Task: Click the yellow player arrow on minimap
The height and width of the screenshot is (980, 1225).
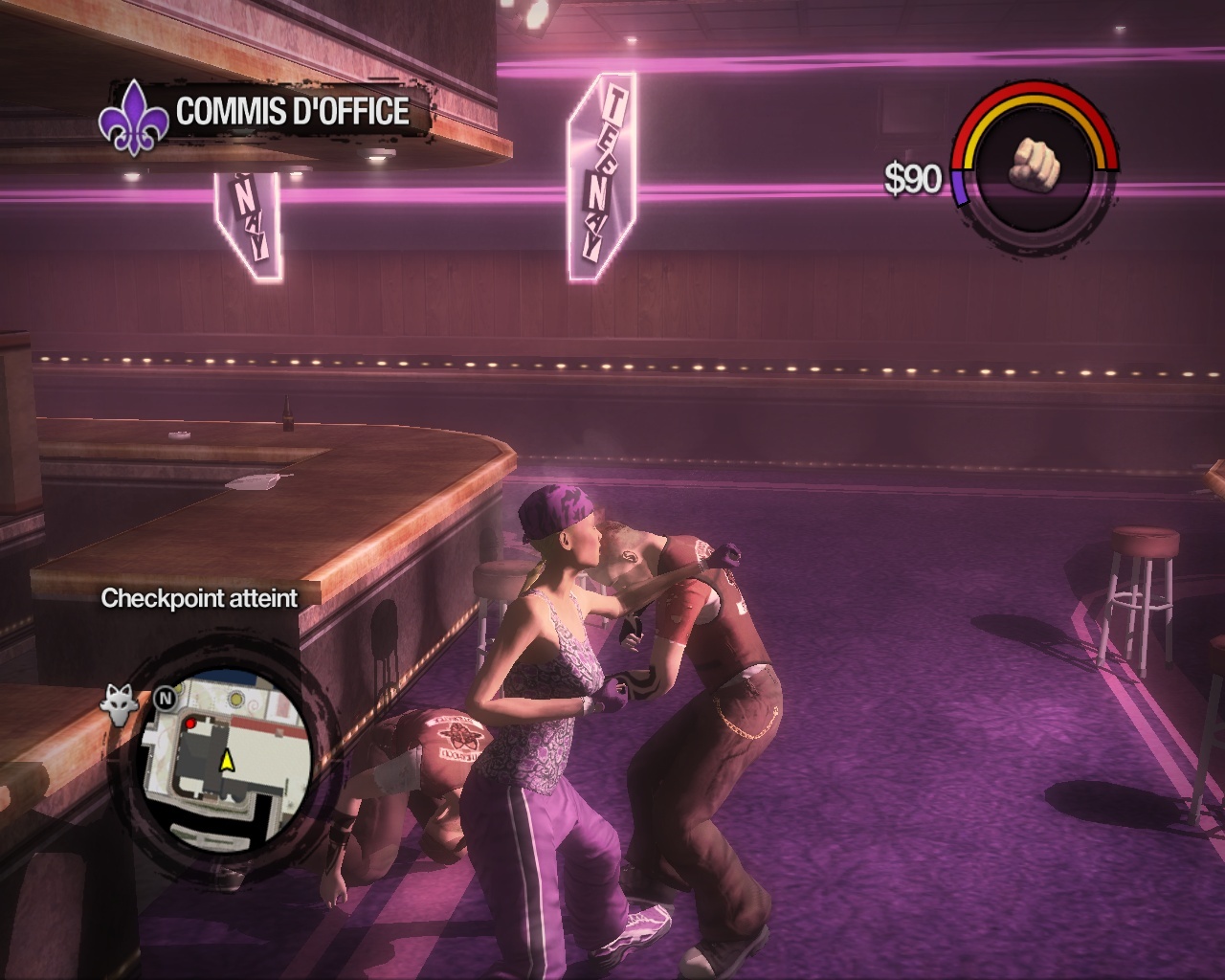Action: (x=228, y=761)
